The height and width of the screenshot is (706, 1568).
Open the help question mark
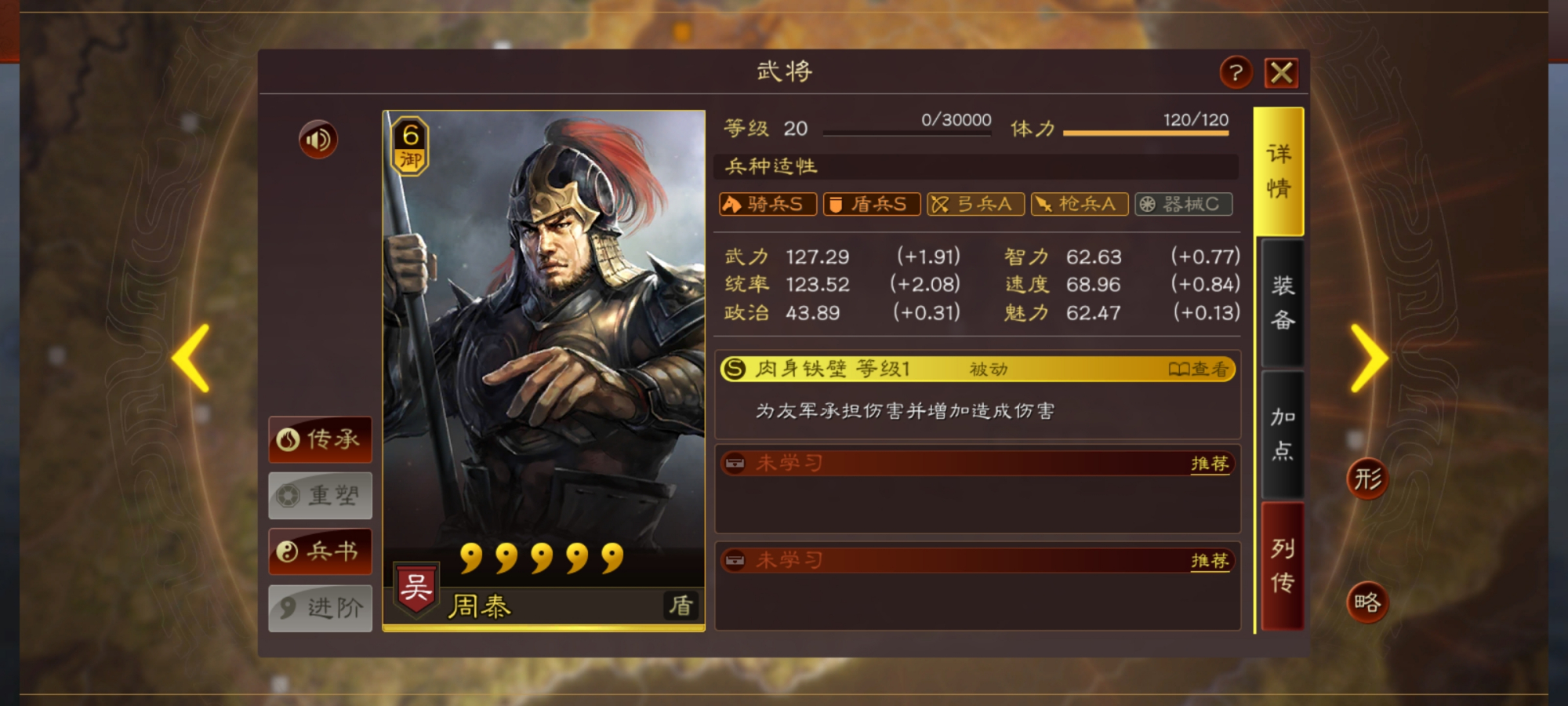(x=1235, y=73)
